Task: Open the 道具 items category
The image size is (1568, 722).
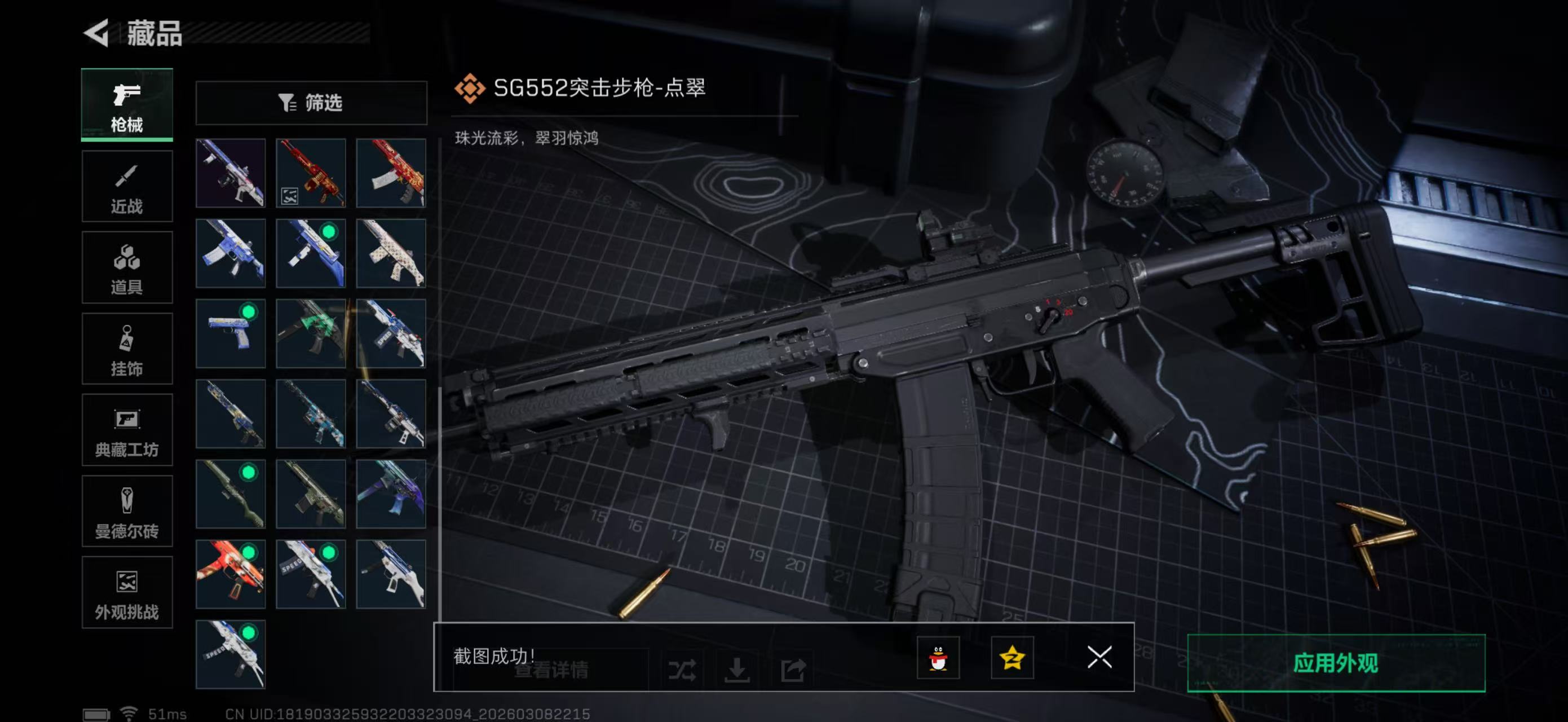Action: [127, 267]
